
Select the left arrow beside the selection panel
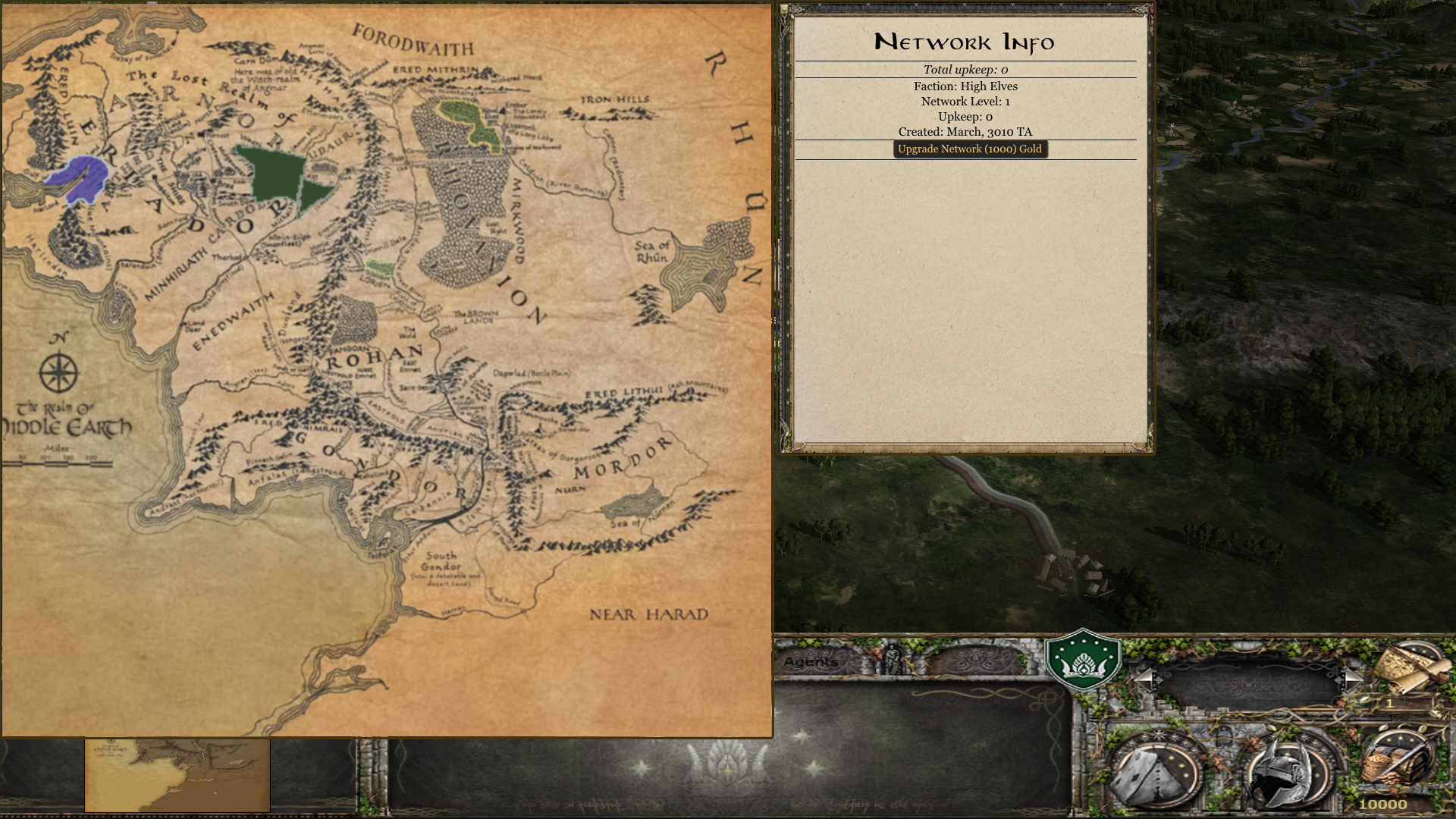pos(1145,677)
